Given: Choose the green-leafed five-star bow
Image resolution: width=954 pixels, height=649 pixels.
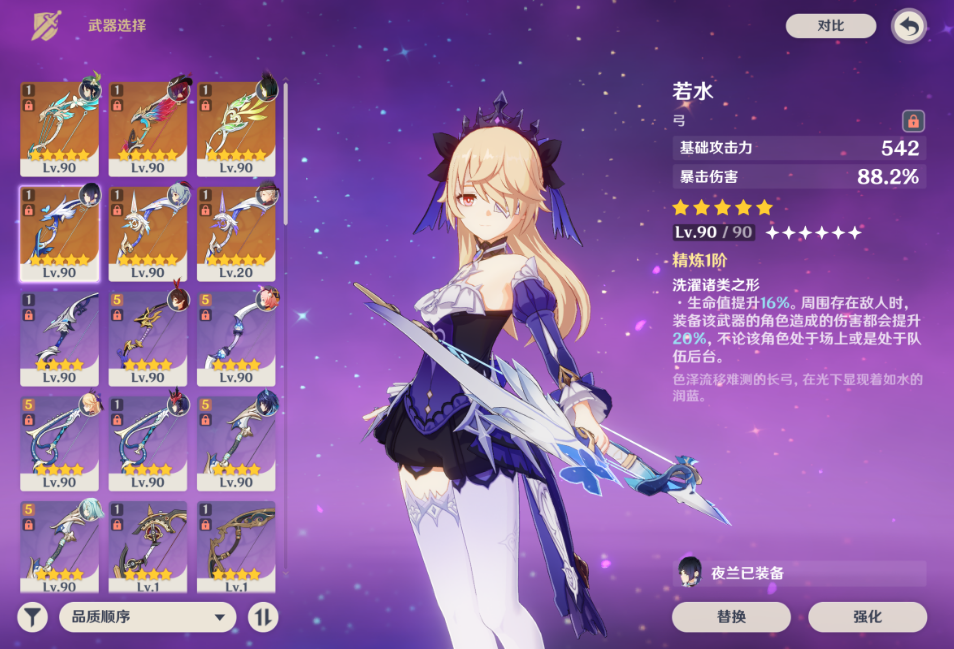Looking at the screenshot, I should [x=236, y=128].
